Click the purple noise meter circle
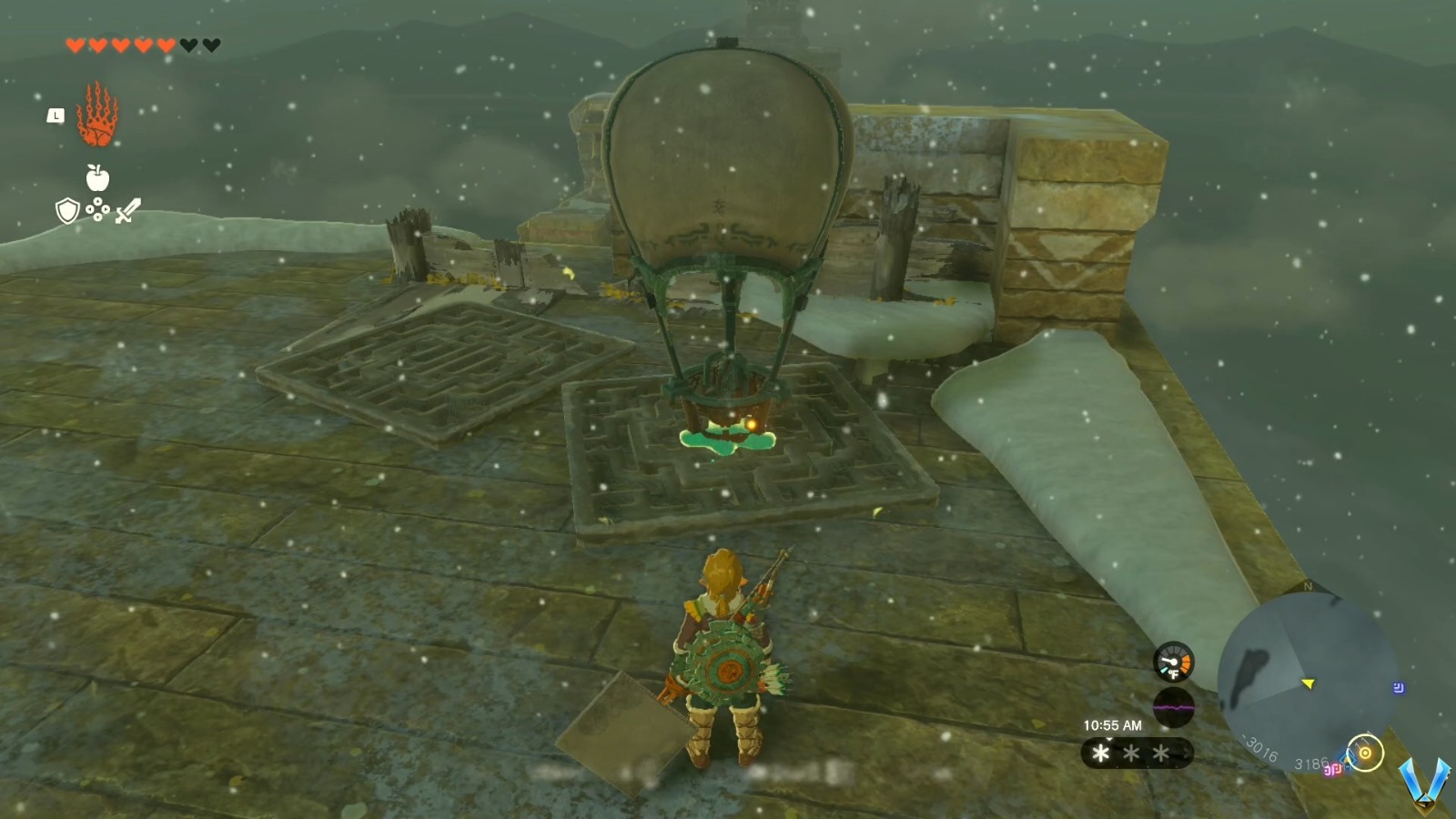 1173,706
